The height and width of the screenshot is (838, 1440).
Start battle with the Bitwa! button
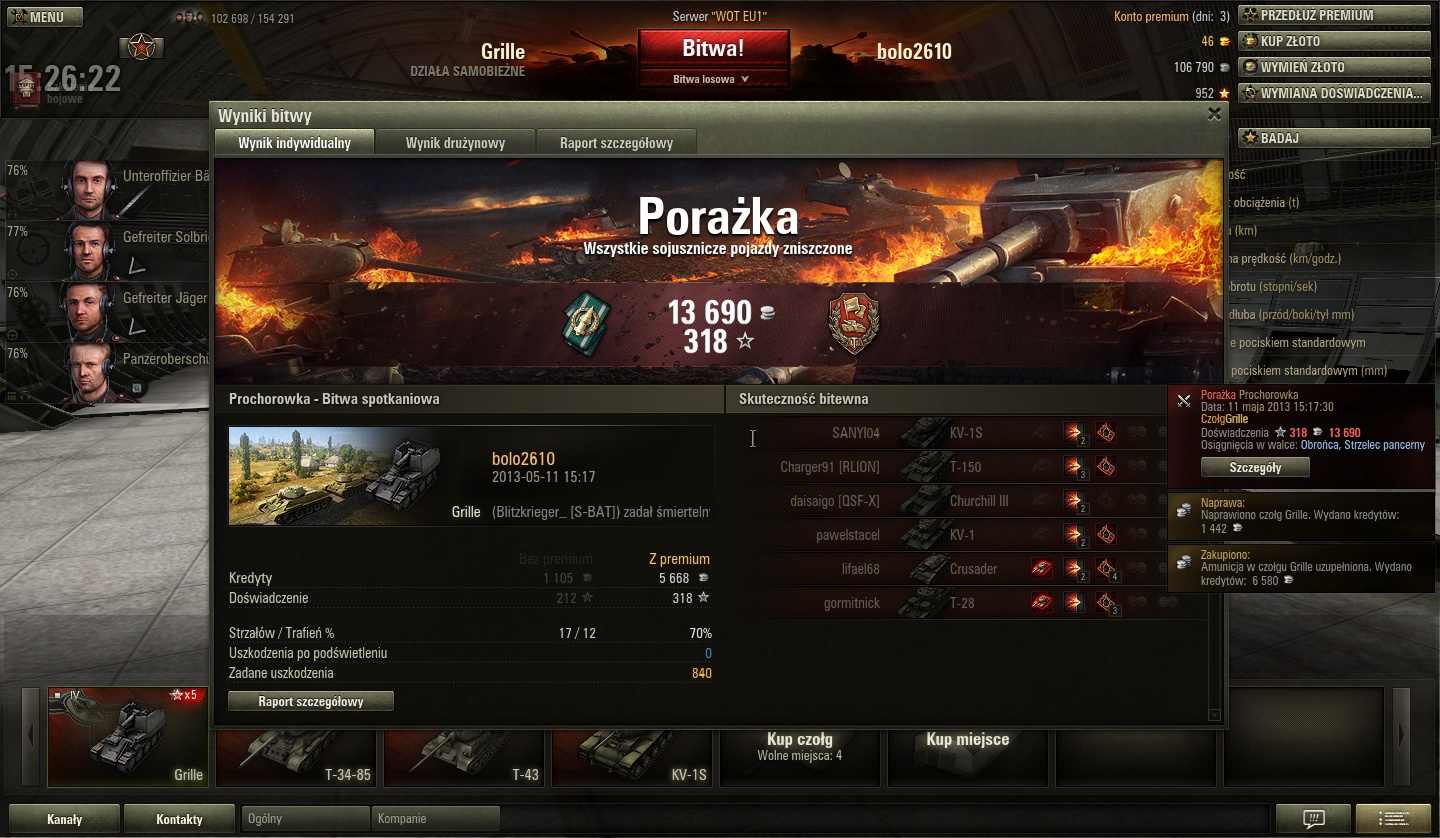(713, 48)
